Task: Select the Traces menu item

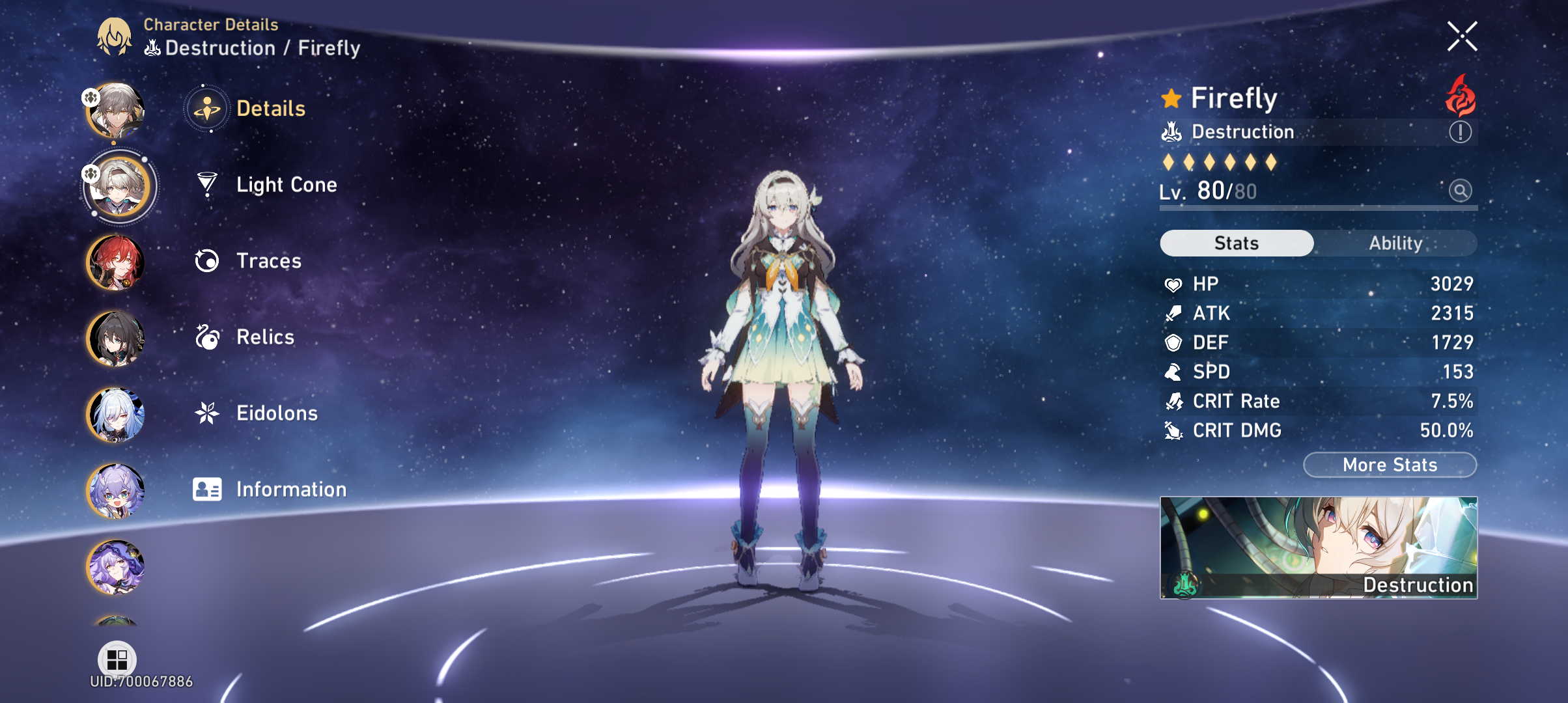Action: coord(270,261)
